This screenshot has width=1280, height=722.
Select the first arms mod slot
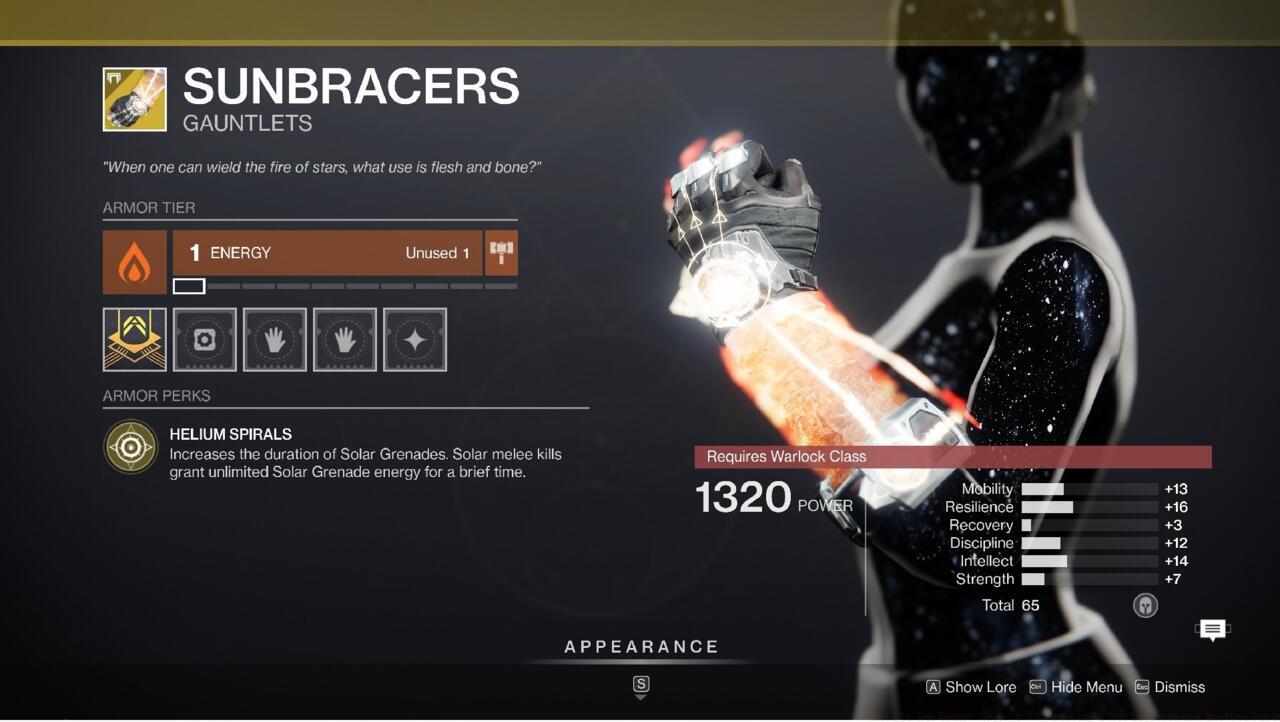pyautogui.click(x=274, y=339)
